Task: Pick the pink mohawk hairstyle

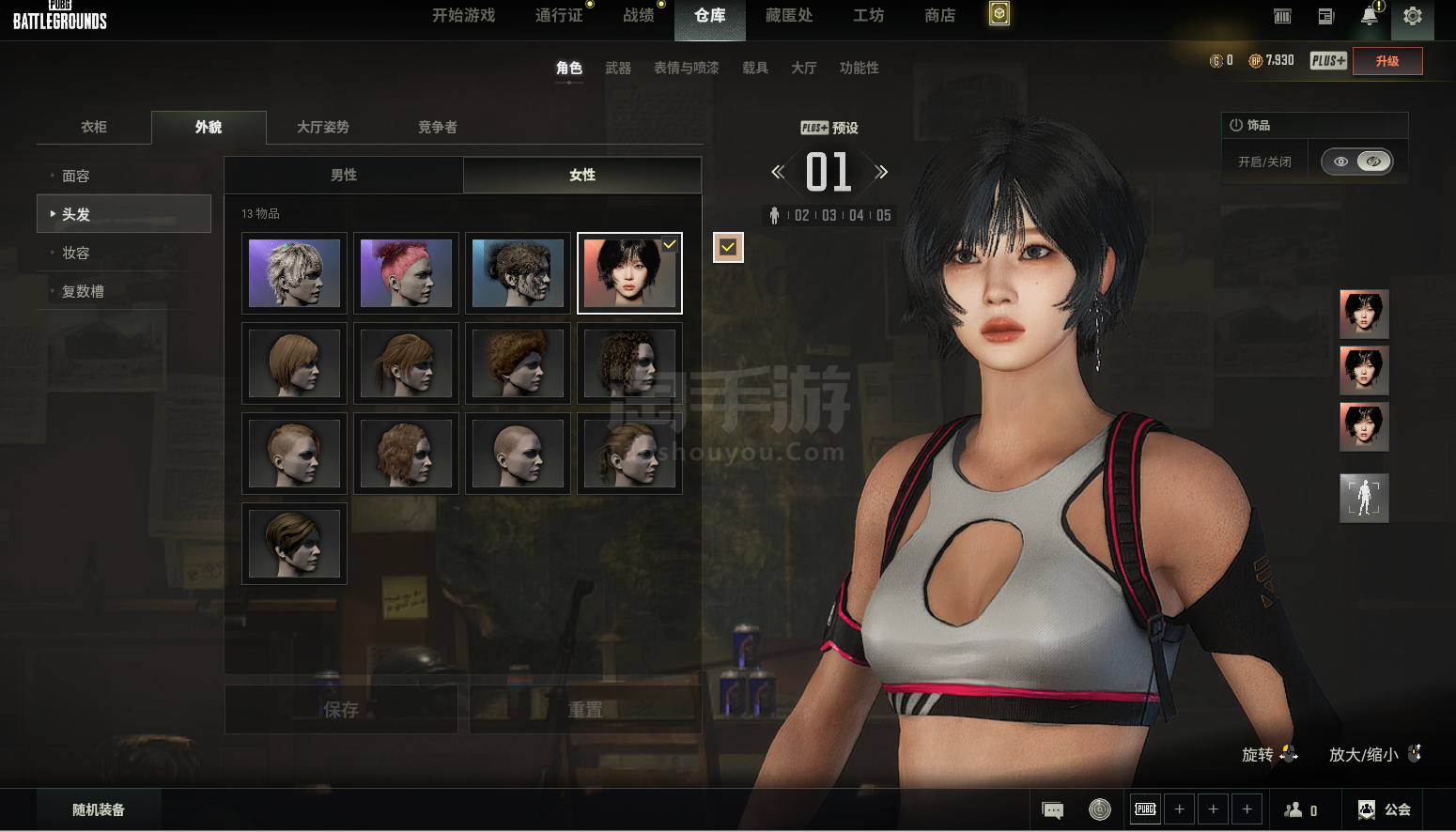Action: [406, 273]
